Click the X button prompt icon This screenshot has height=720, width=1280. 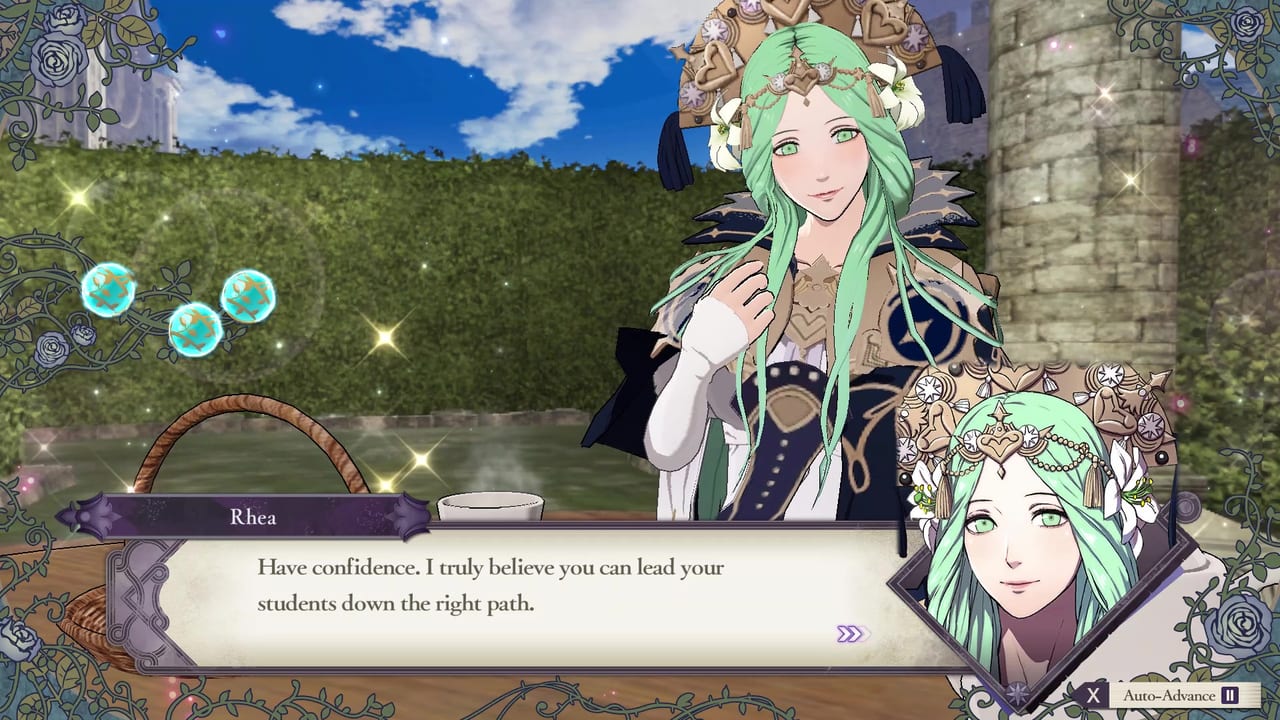[1093, 695]
